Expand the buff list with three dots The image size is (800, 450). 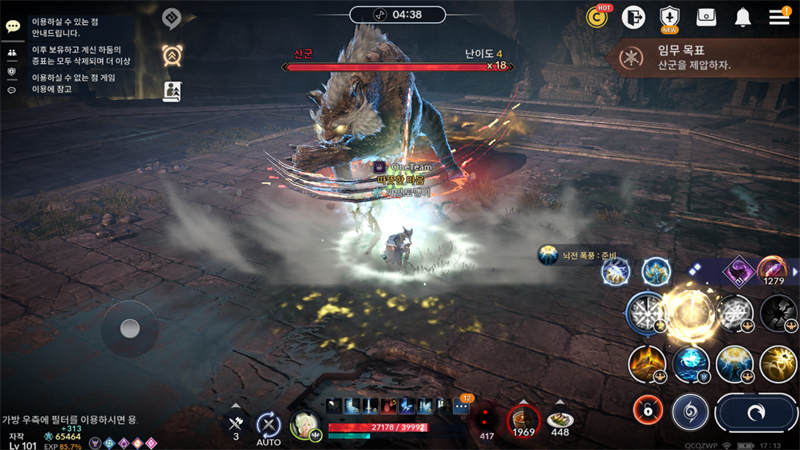462,406
